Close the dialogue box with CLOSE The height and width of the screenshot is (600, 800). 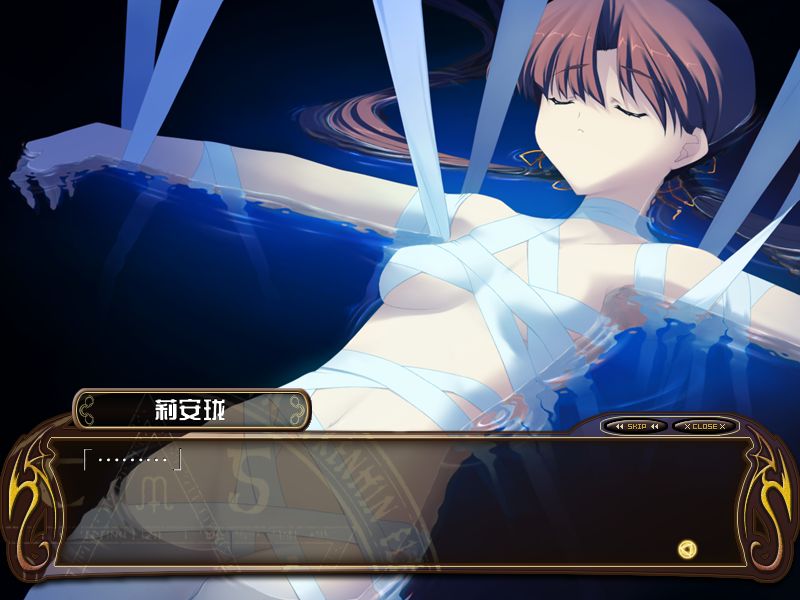pyautogui.click(x=704, y=426)
